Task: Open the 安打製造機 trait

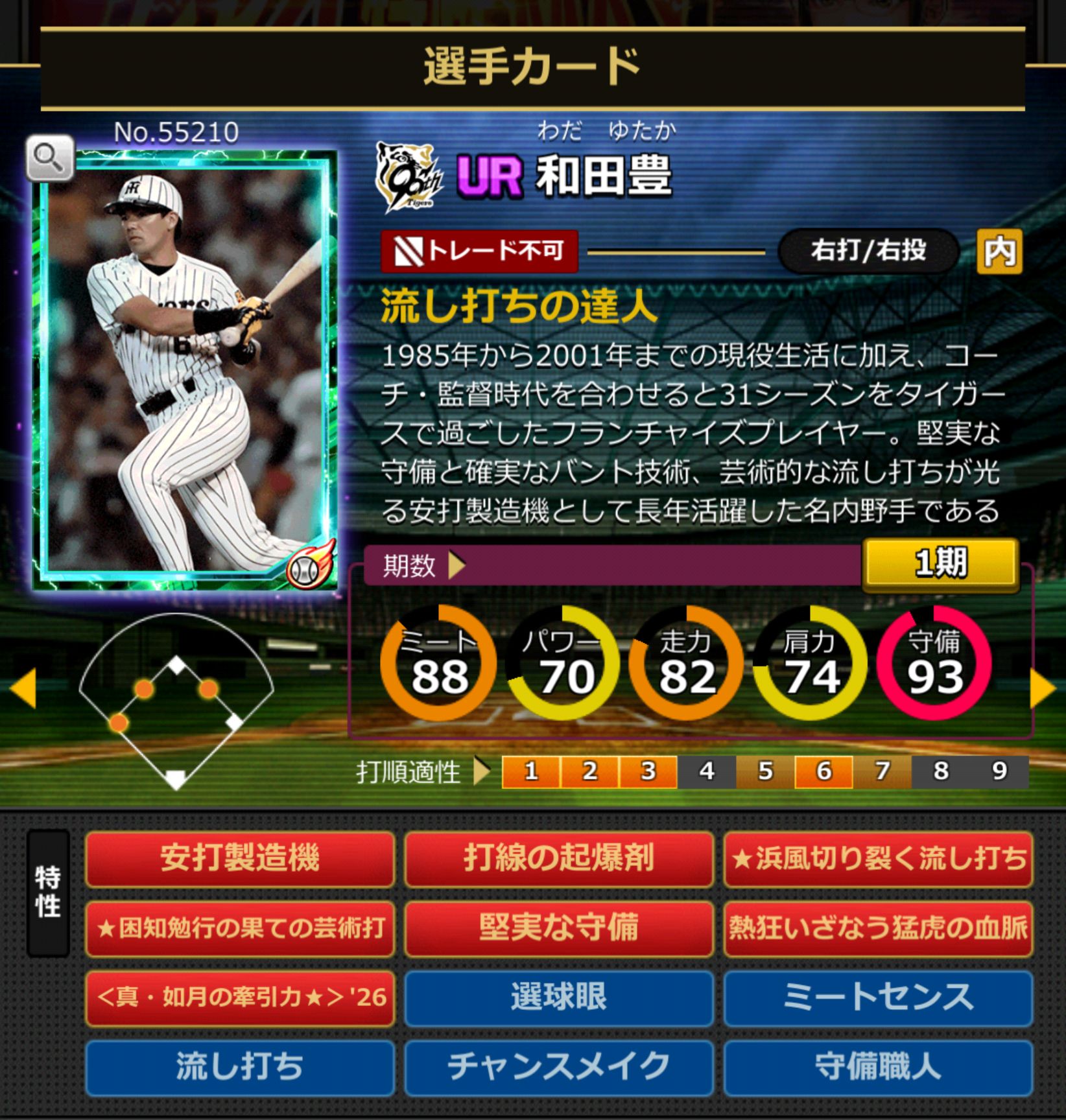Action: click(241, 861)
